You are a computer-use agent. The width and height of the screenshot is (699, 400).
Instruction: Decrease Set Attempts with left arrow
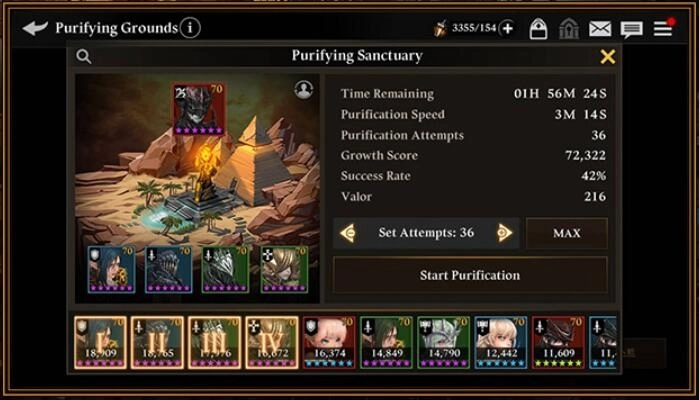pos(348,233)
